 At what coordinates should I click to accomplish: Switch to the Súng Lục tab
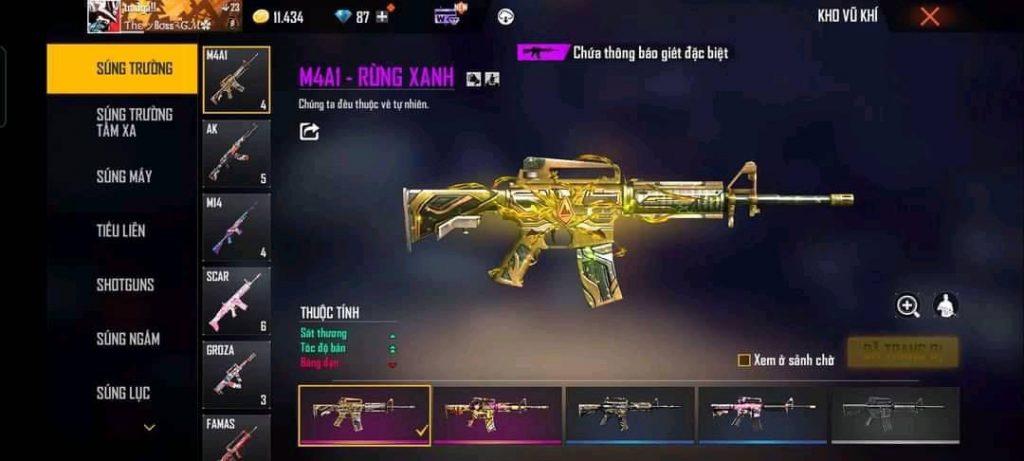(123, 393)
